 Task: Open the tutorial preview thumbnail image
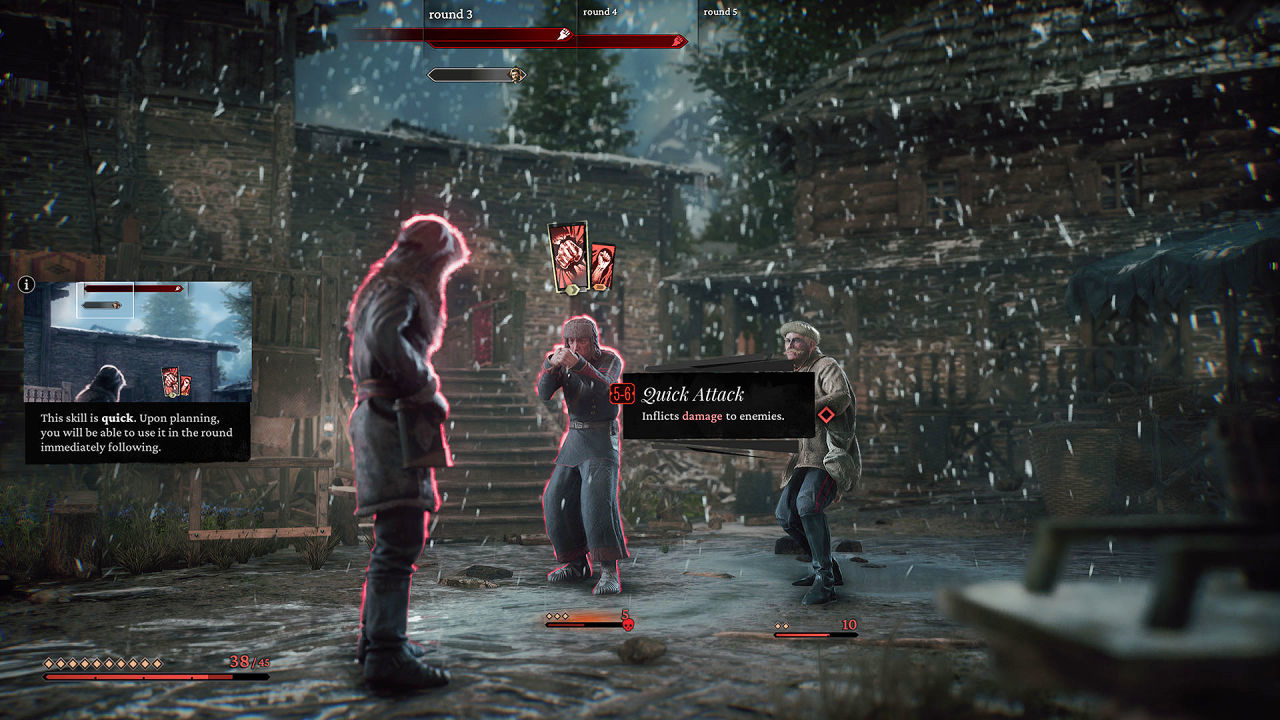[138, 341]
